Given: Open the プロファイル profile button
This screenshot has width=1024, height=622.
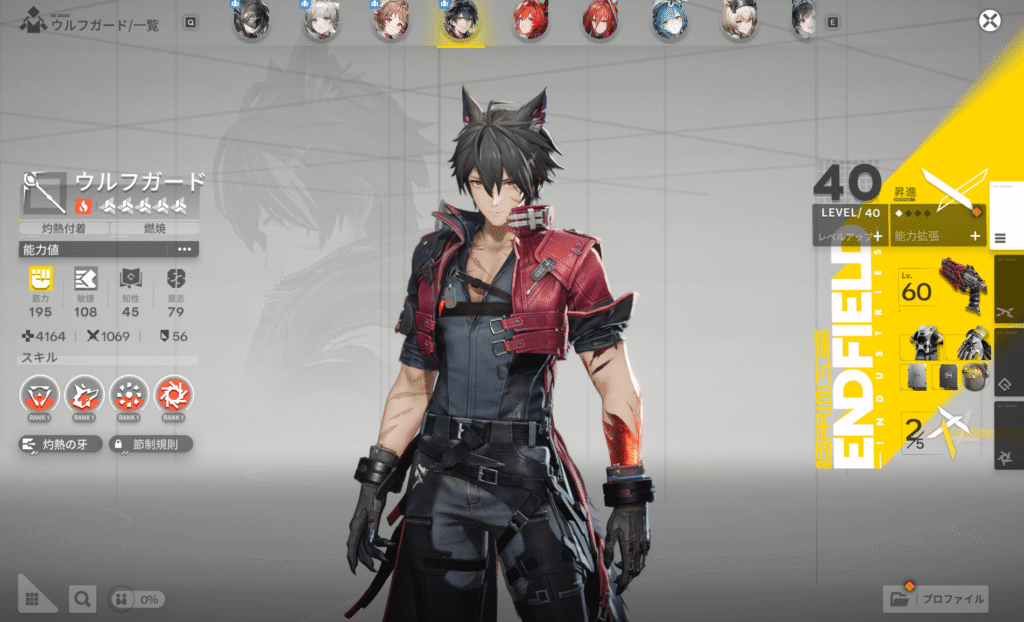Looking at the screenshot, I should pyautogui.click(x=936, y=599).
